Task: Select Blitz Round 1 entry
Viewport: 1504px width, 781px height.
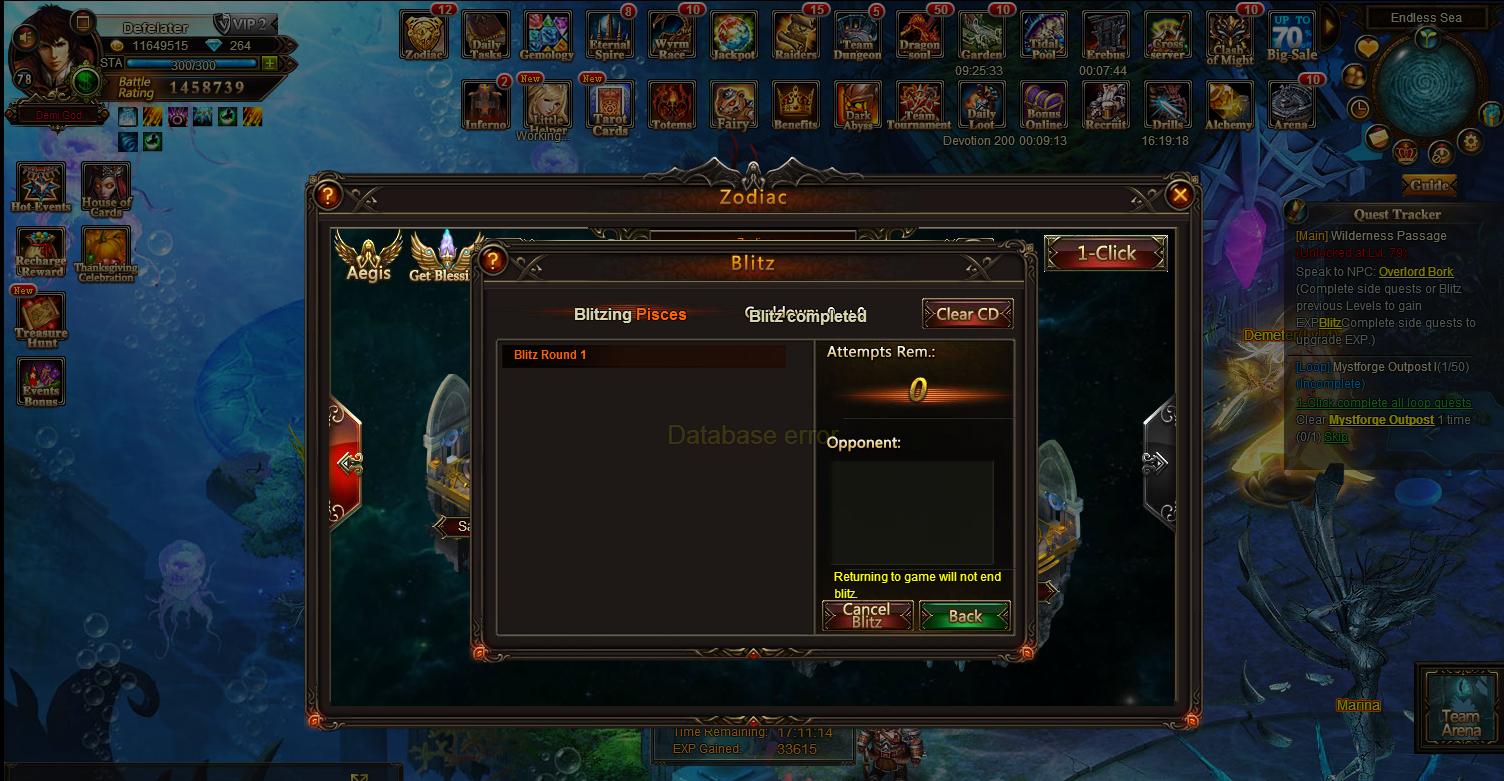Action: pos(643,355)
